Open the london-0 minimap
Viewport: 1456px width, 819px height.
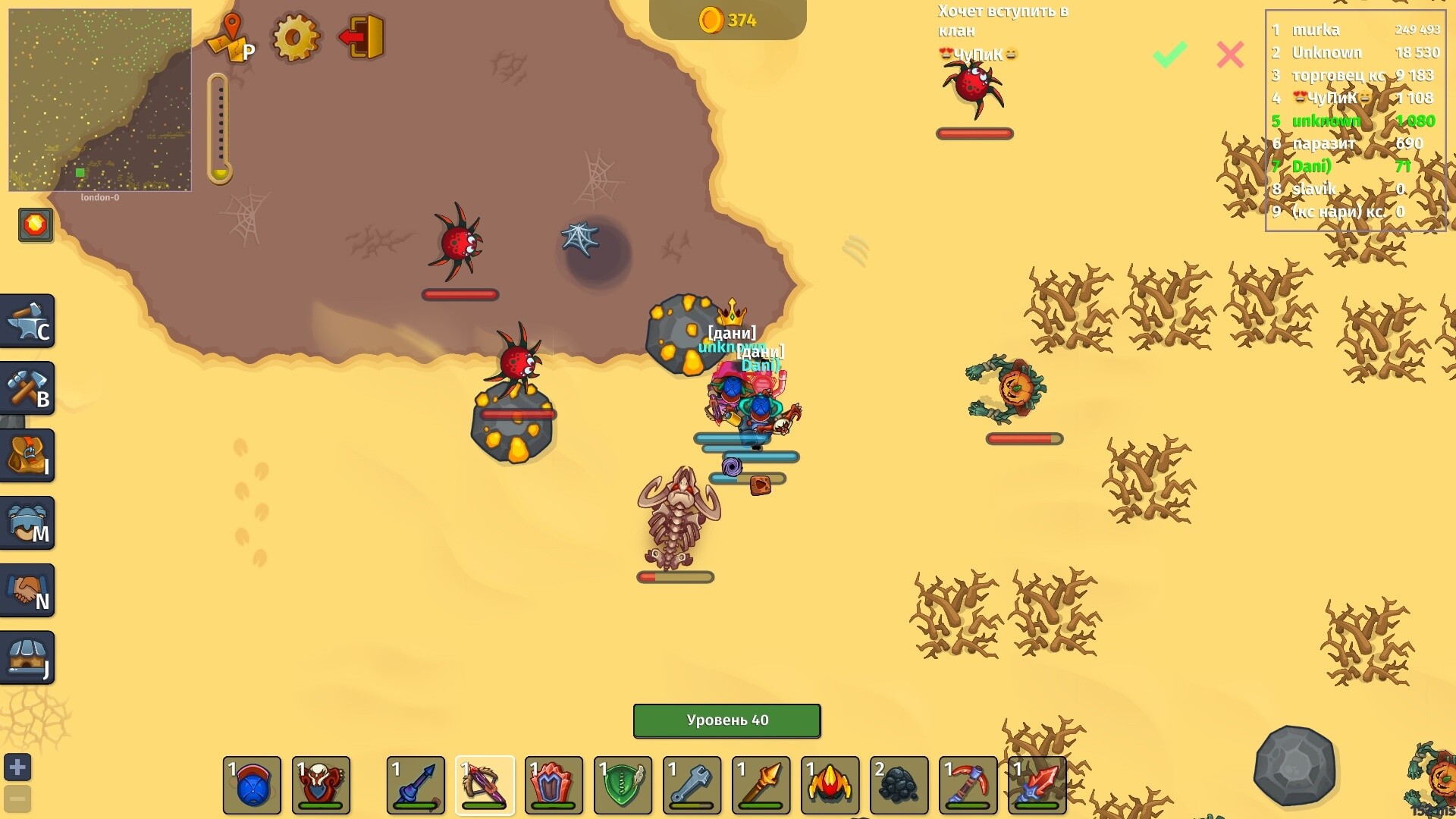point(99,99)
